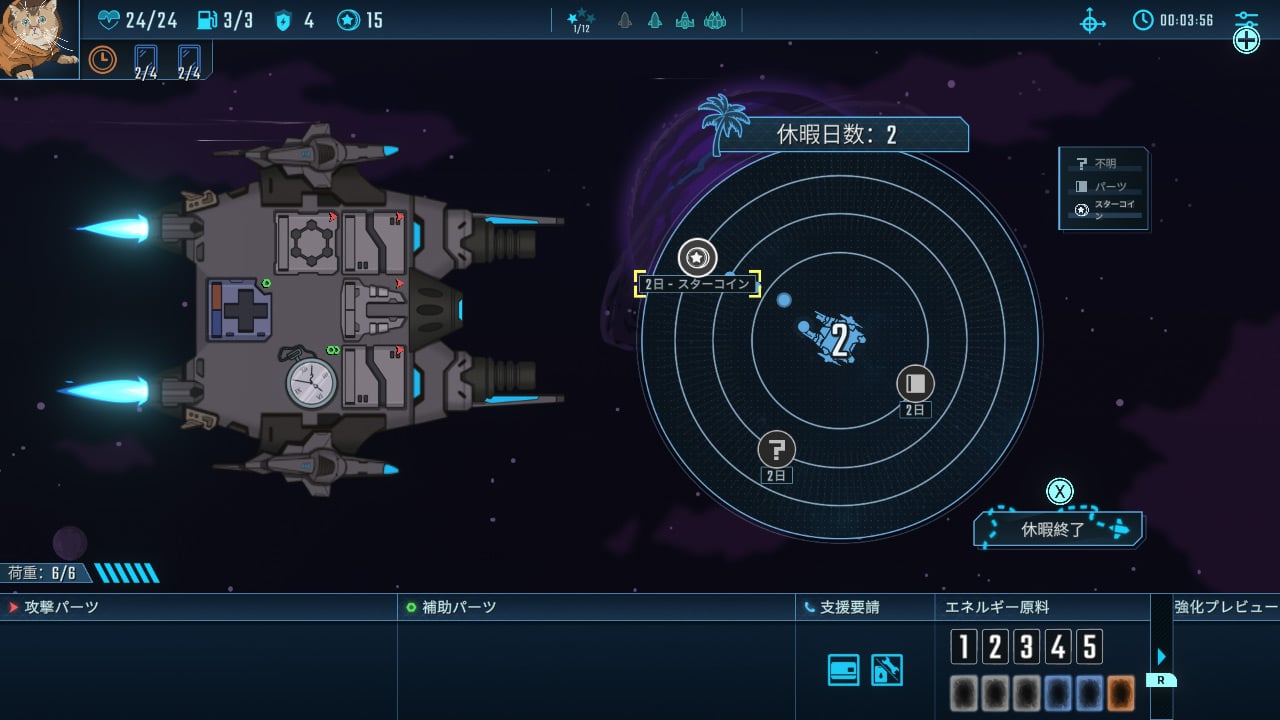Choose energy slot number 1
Screen dimensions: 1280x720
963,647
